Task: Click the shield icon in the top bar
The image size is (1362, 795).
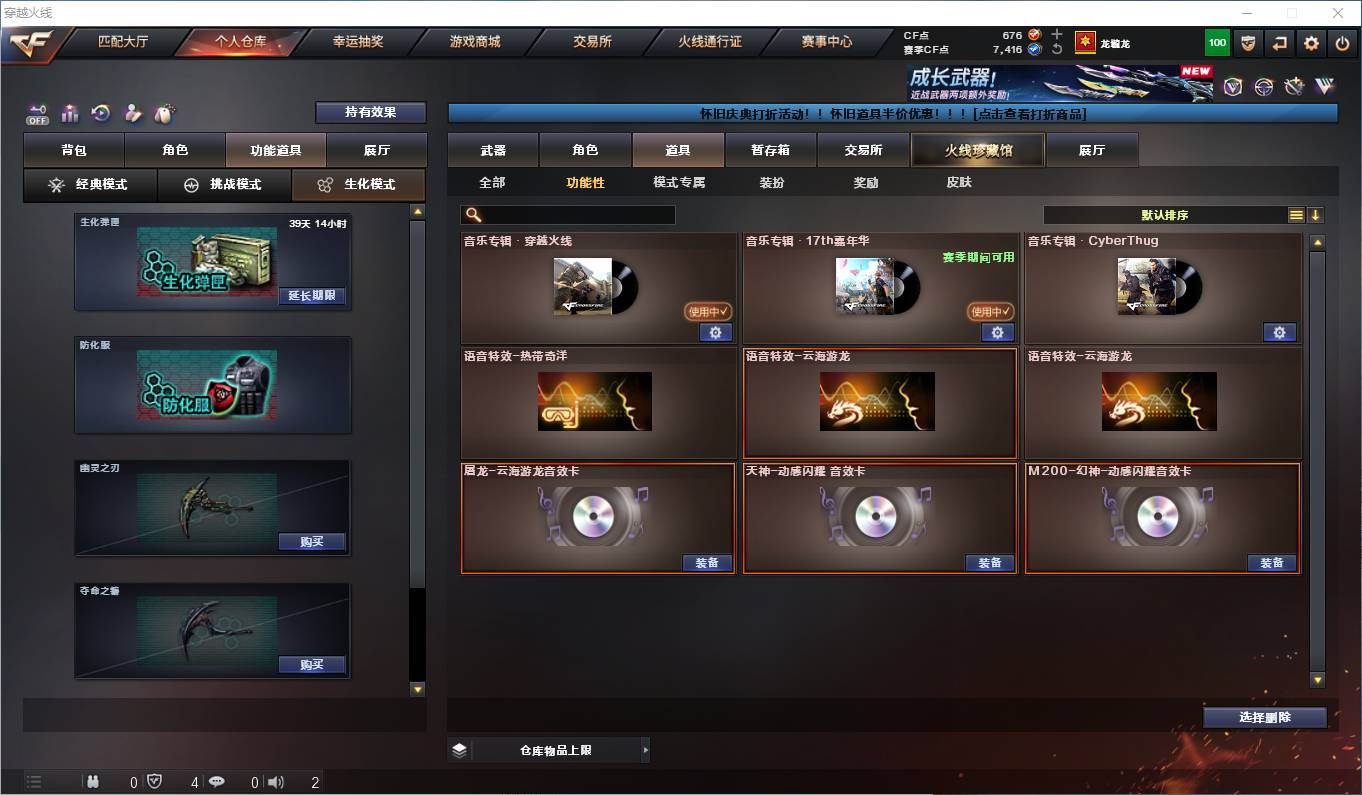Action: coord(1247,42)
